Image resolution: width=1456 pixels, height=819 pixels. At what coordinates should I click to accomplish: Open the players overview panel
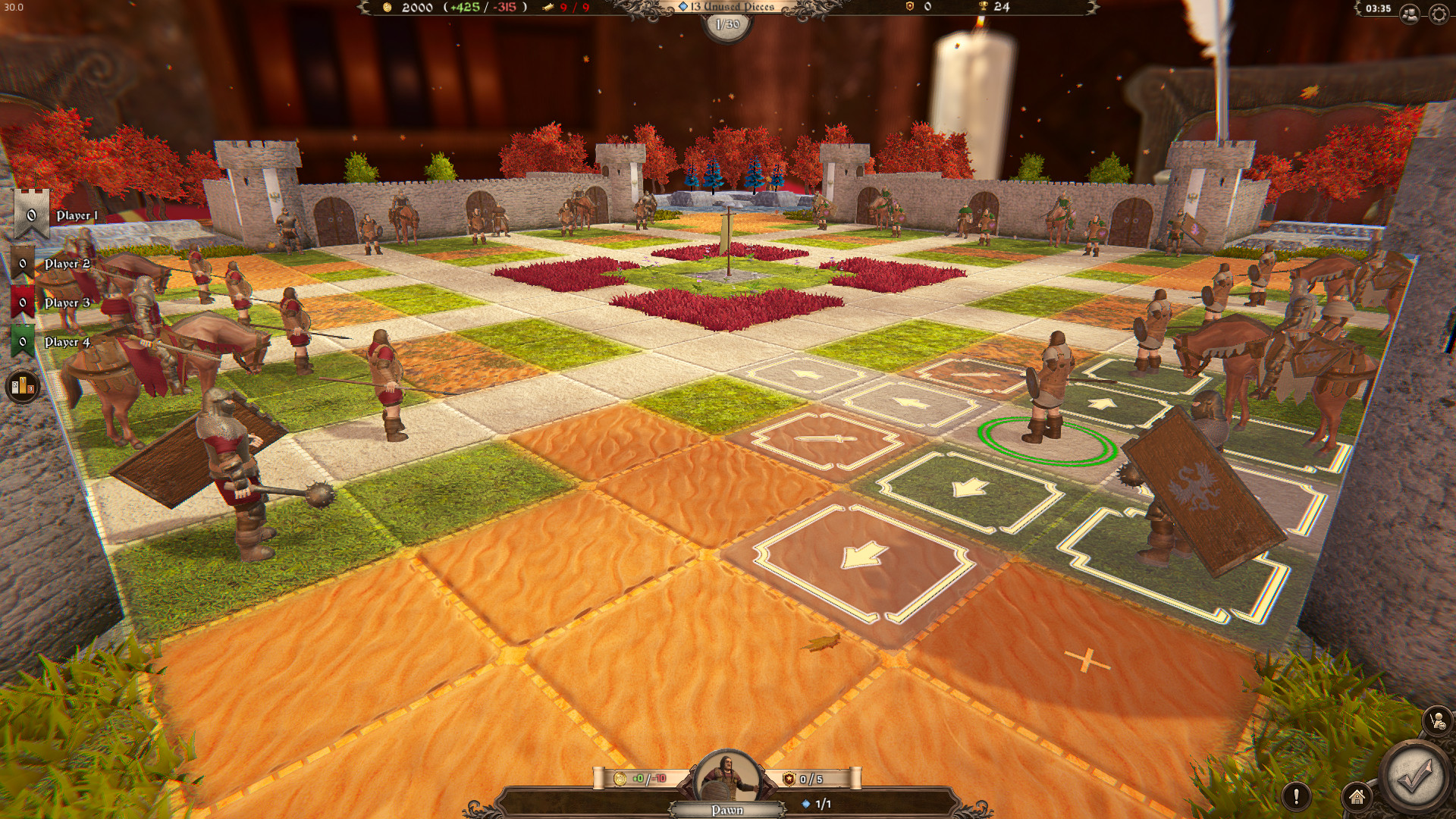tap(1410, 12)
